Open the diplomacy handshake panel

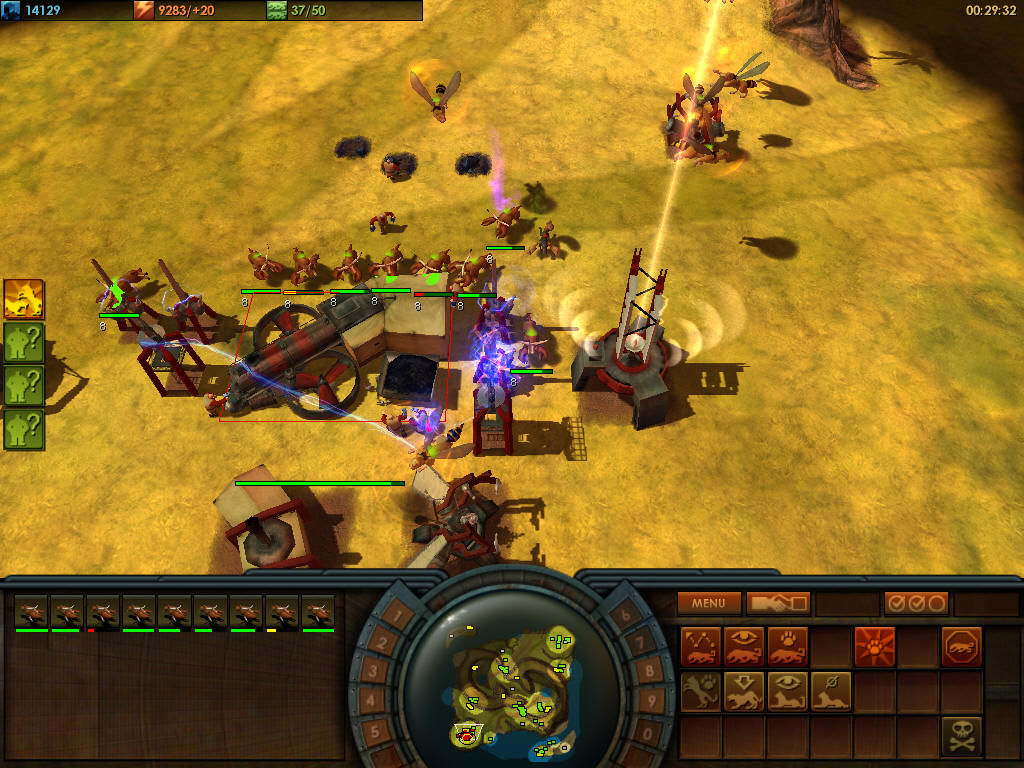click(x=777, y=603)
